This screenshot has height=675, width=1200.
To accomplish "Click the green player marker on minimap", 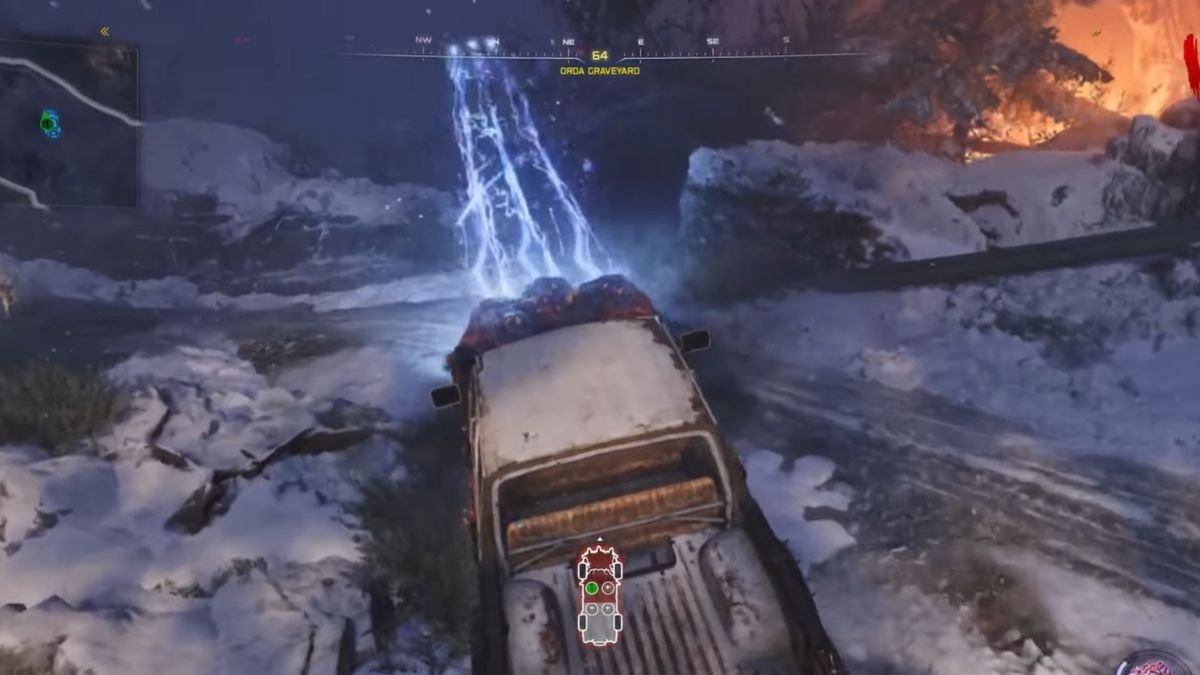I will point(48,123).
